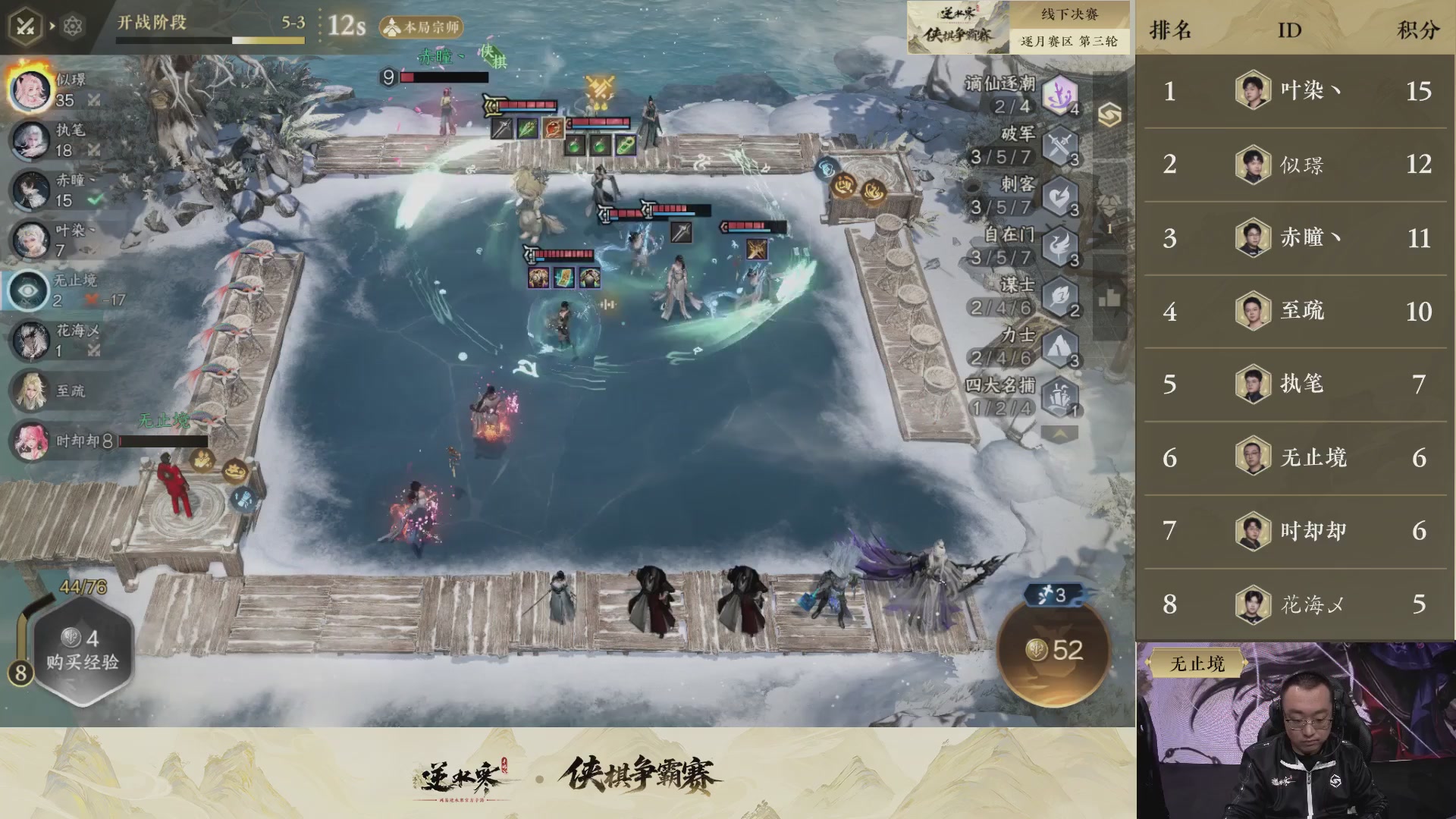1456x819 pixels.
Task: Click 叶染、 at the leaderboard top
Action: (1308, 91)
